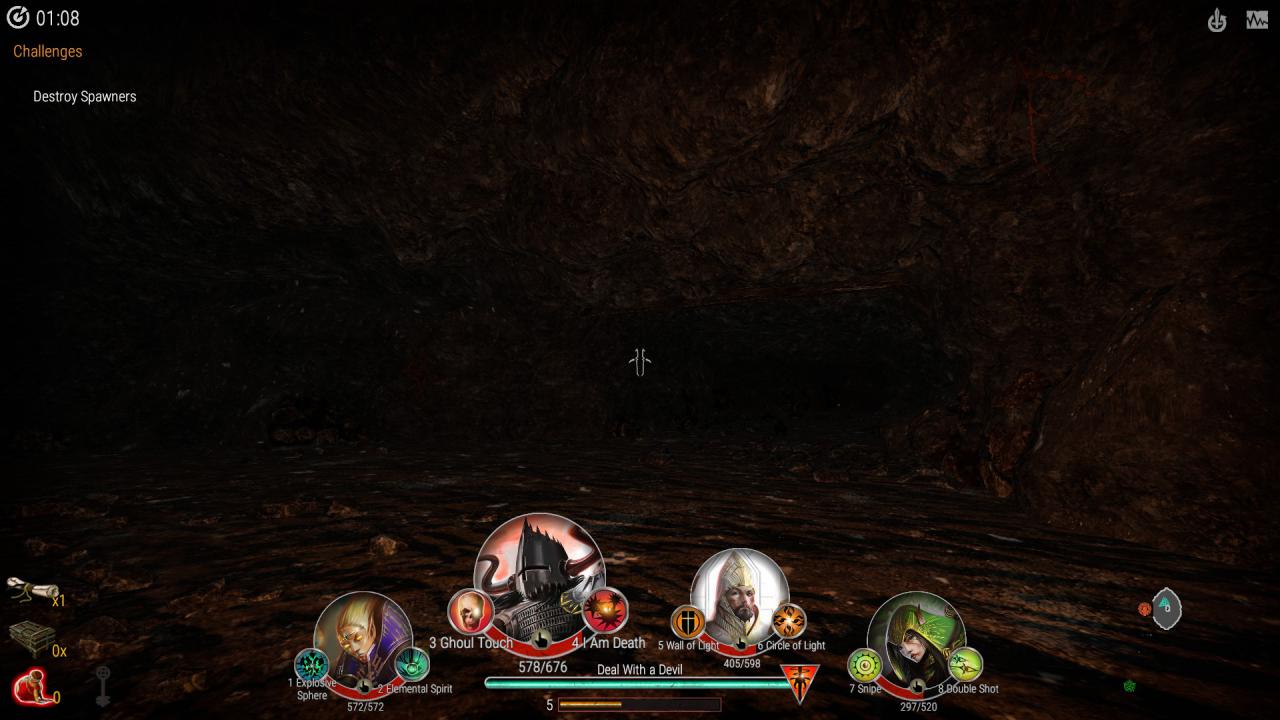Open the Challenges objective tracker
Image resolution: width=1280 pixels, height=720 pixels.
[x=48, y=51]
